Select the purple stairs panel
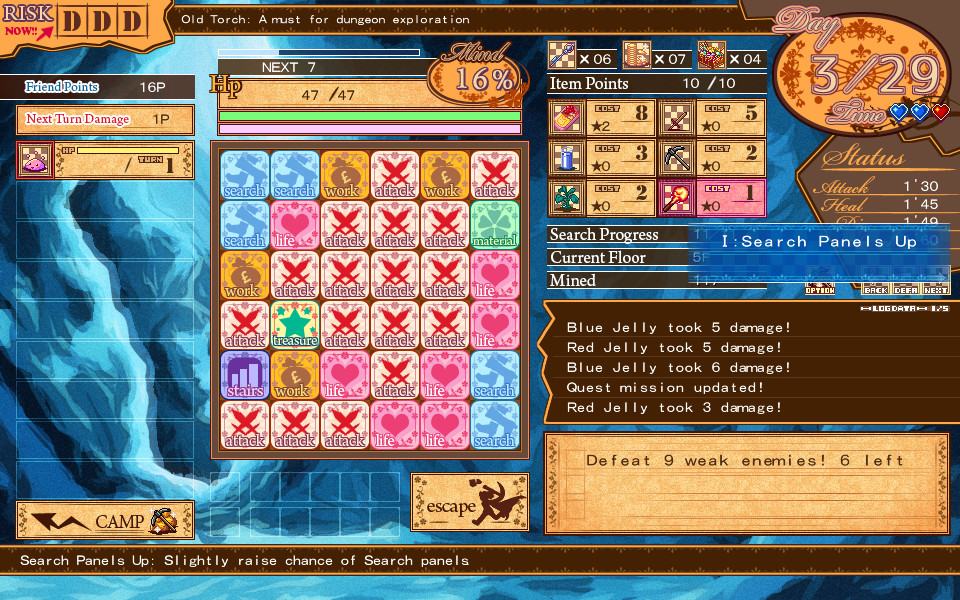The height and width of the screenshot is (600, 960). tap(245, 375)
